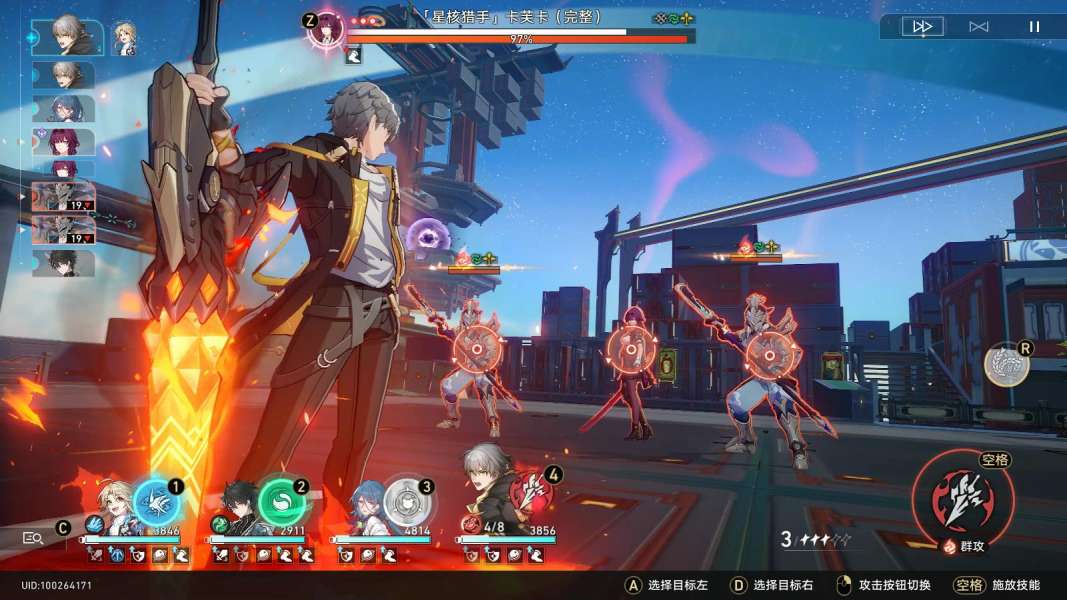Select the dark-haired character in the turn order
This screenshot has width=1067, height=600.
click(64, 263)
